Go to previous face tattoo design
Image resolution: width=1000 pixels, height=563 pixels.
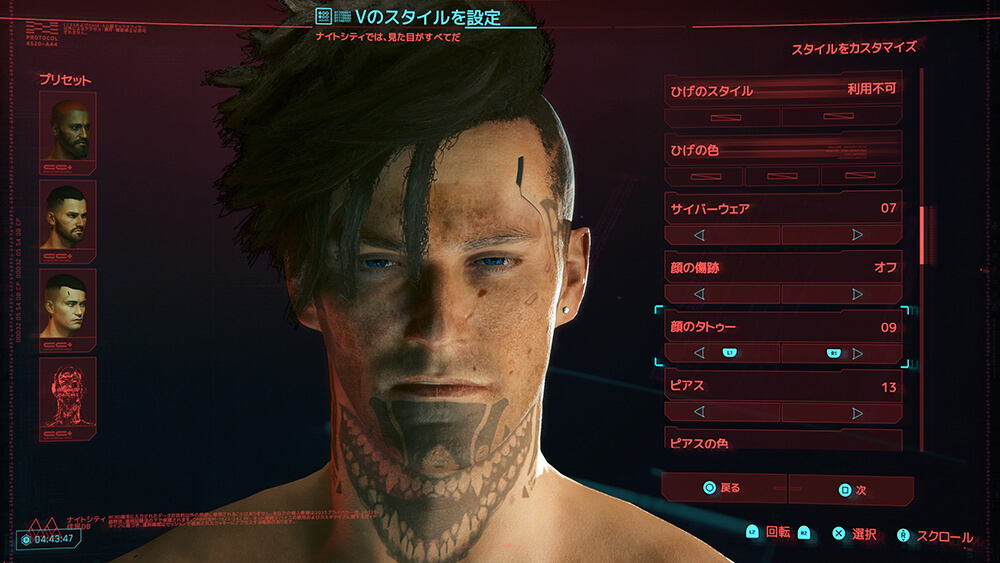pos(722,353)
